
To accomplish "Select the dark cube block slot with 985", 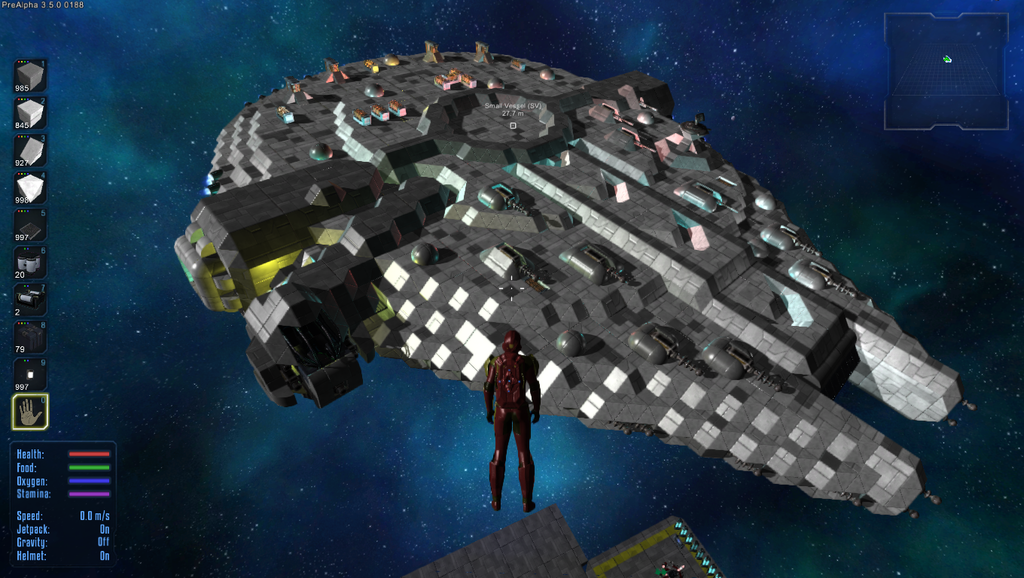I will pyautogui.click(x=30, y=76).
